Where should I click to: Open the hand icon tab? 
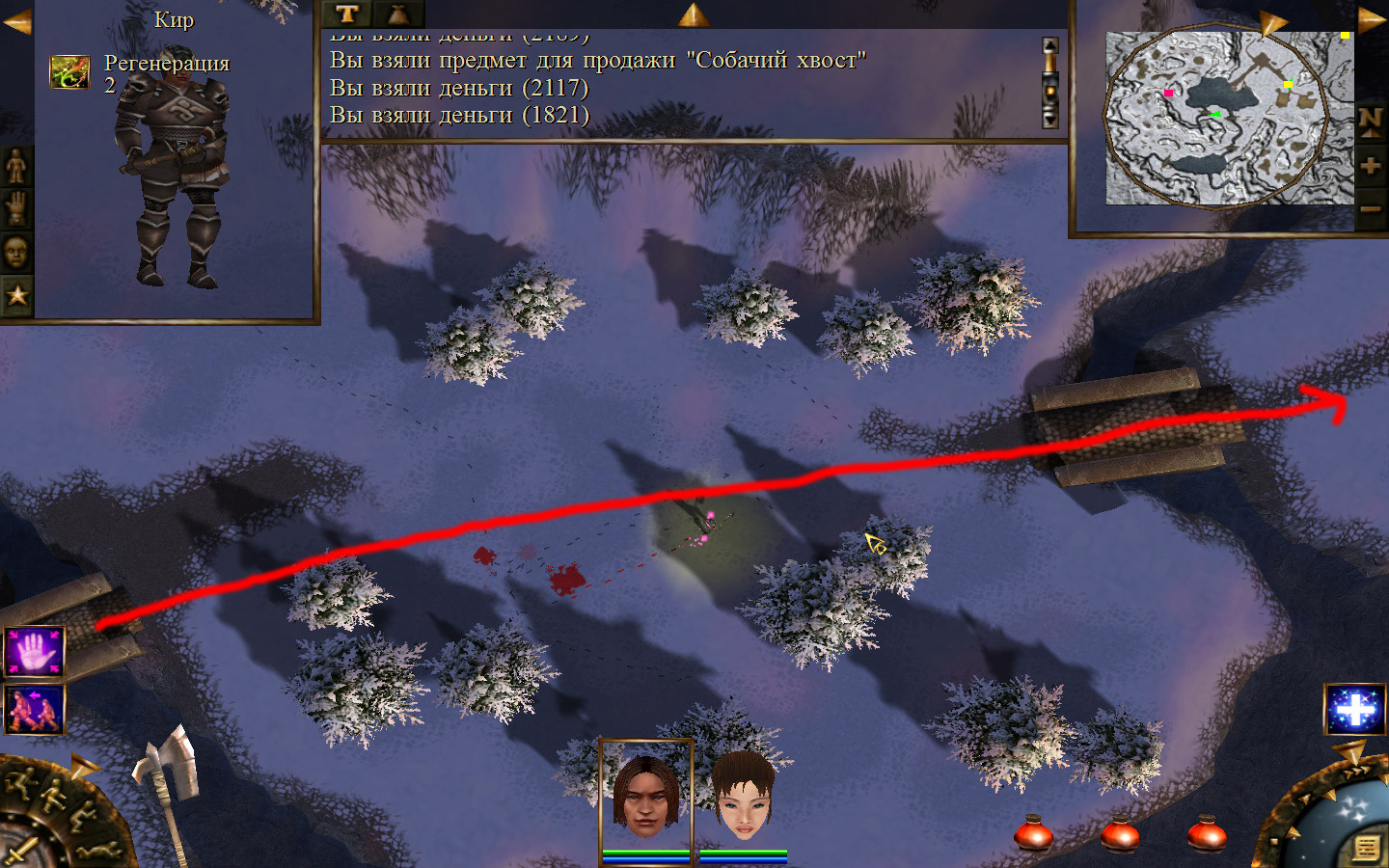[16, 208]
